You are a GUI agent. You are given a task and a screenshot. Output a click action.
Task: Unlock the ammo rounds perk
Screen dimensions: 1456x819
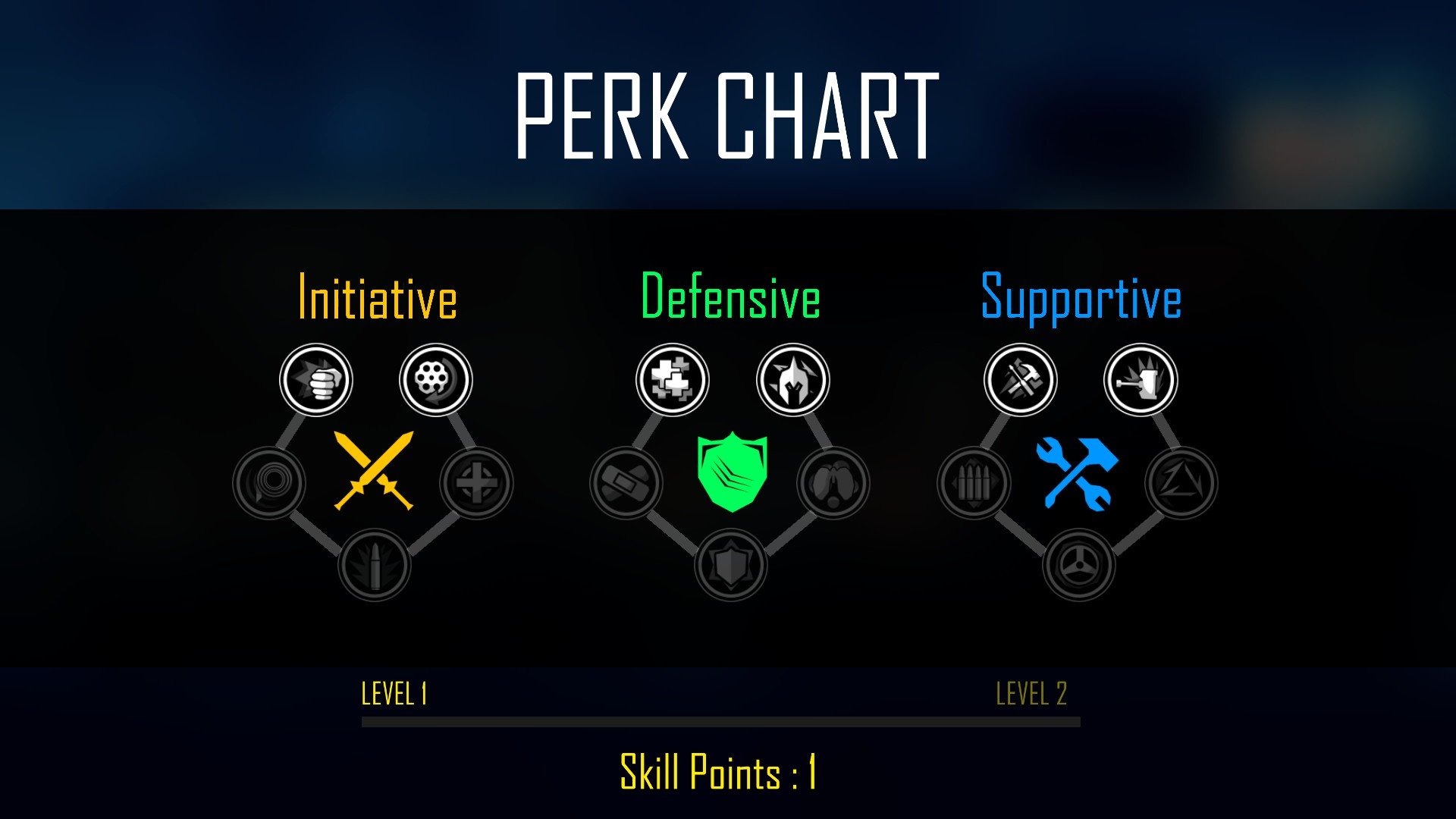point(974,483)
